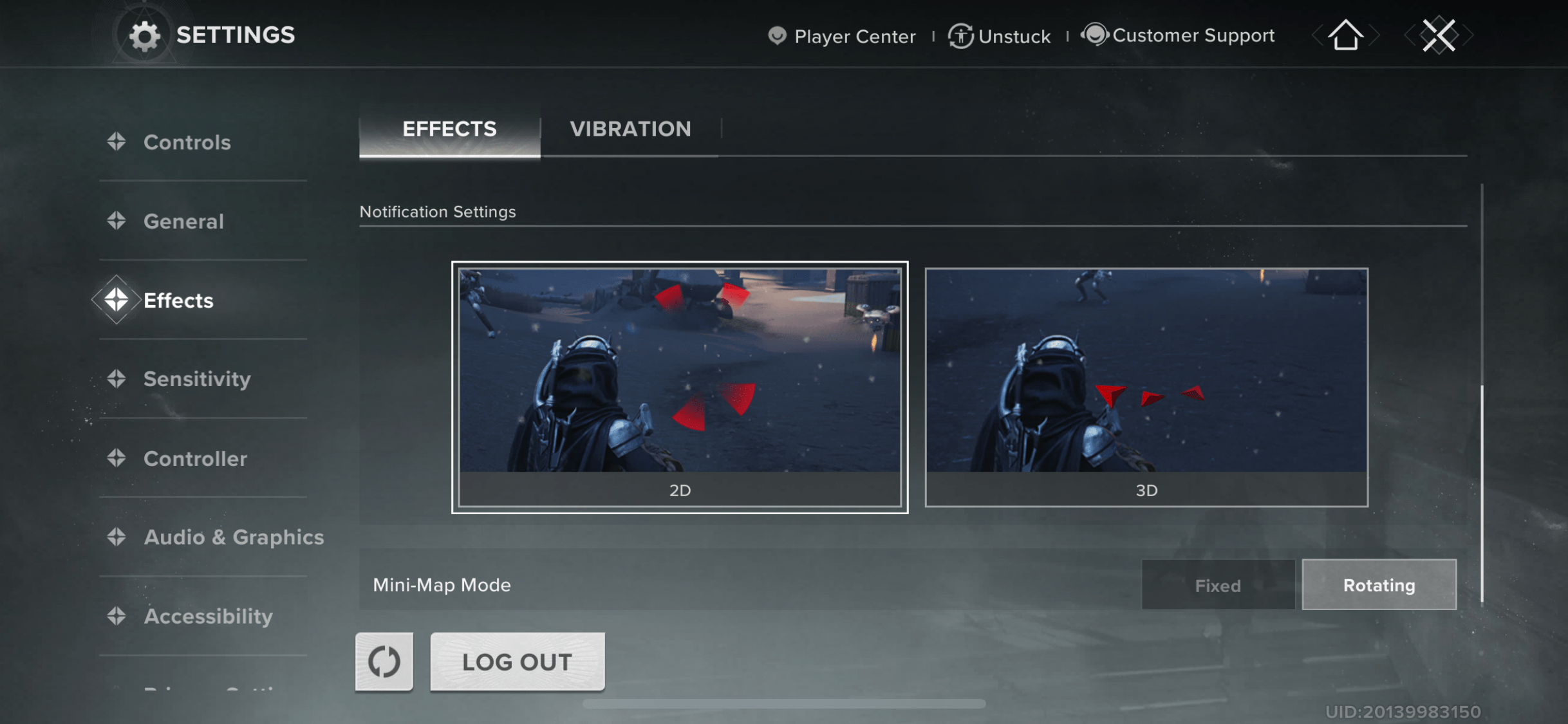Click the reset settings icon beside Log Out

(384, 661)
